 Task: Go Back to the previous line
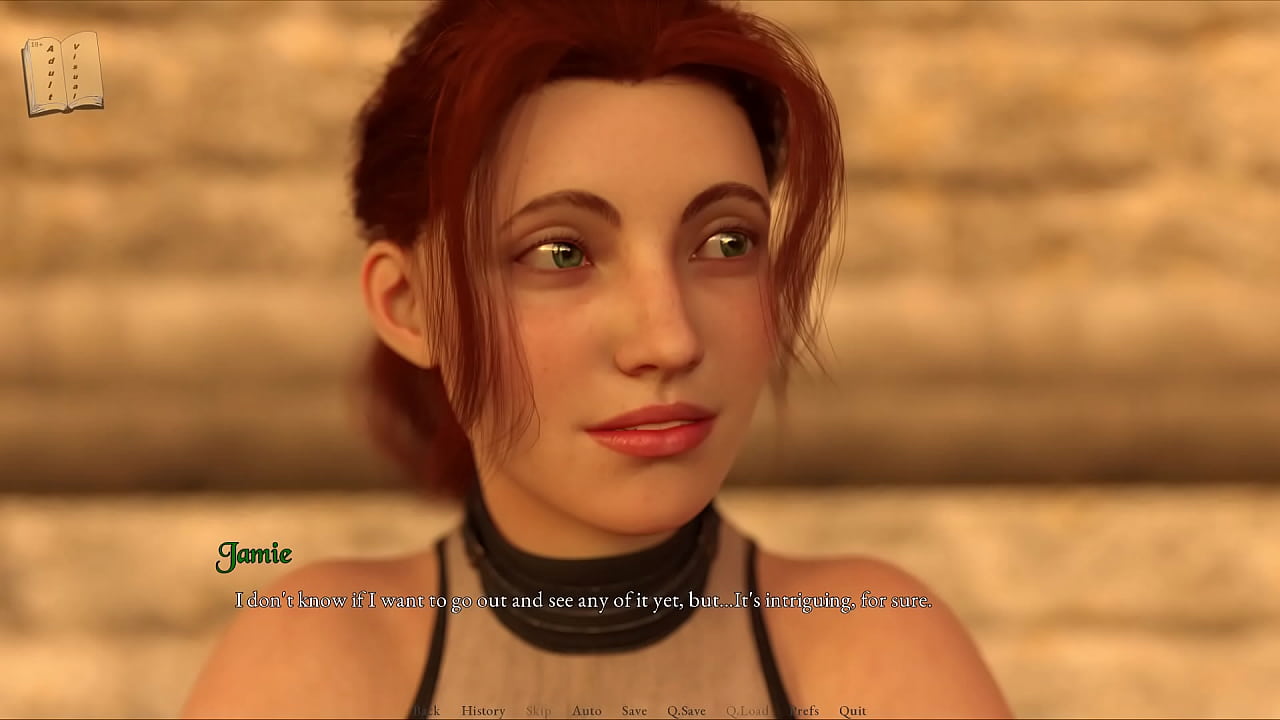[x=427, y=711]
